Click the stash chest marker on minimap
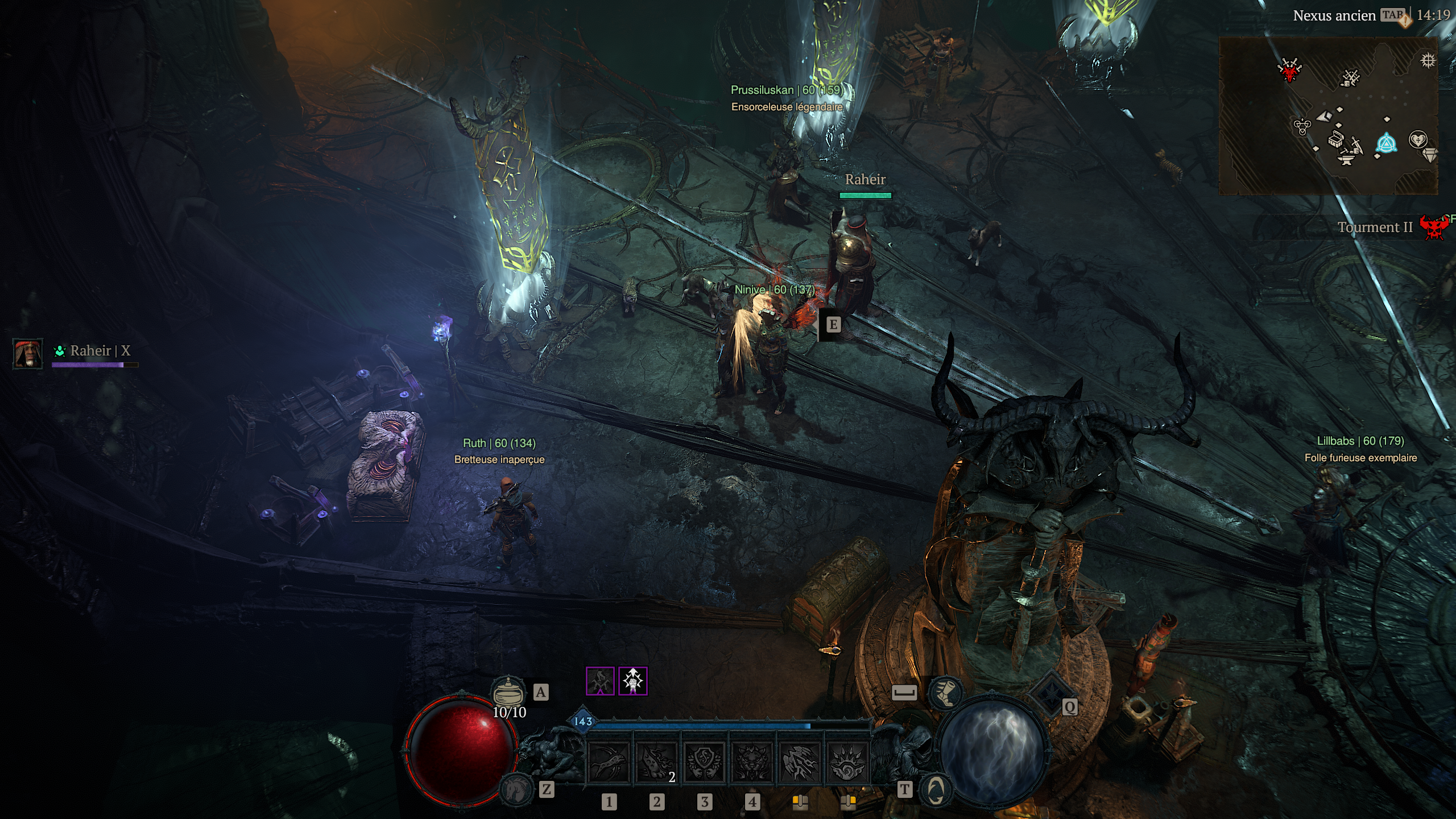 pyautogui.click(x=1335, y=138)
